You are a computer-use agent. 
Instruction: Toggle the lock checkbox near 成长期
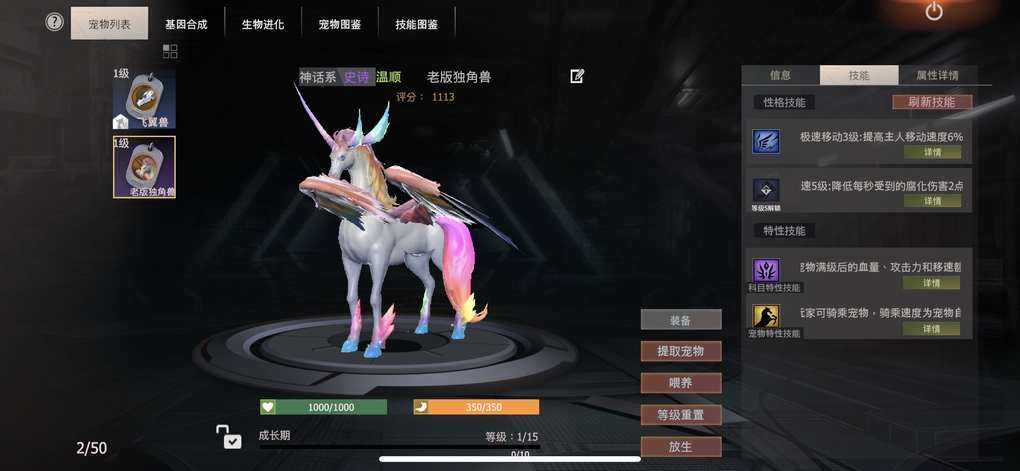point(231,440)
